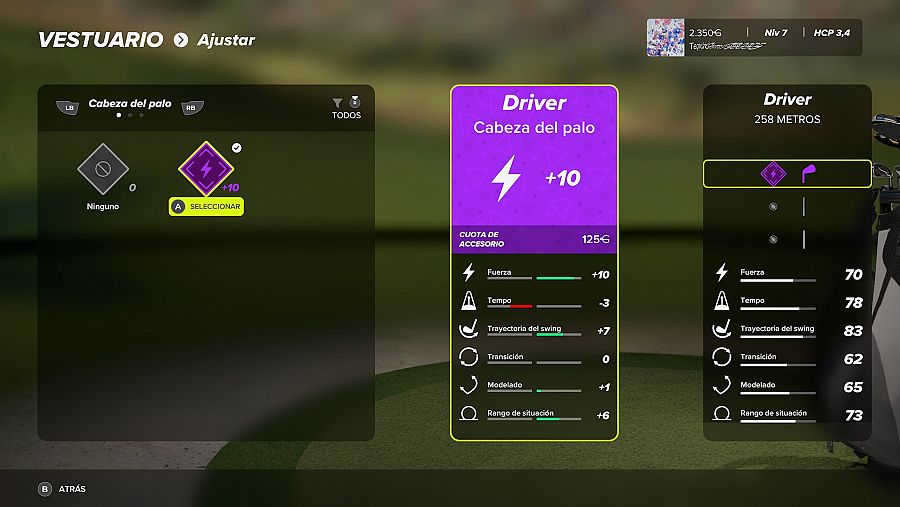Viewport: 900px width, 507px height.
Task: Click the Vestuario breadcrumb title
Action: [x=100, y=40]
